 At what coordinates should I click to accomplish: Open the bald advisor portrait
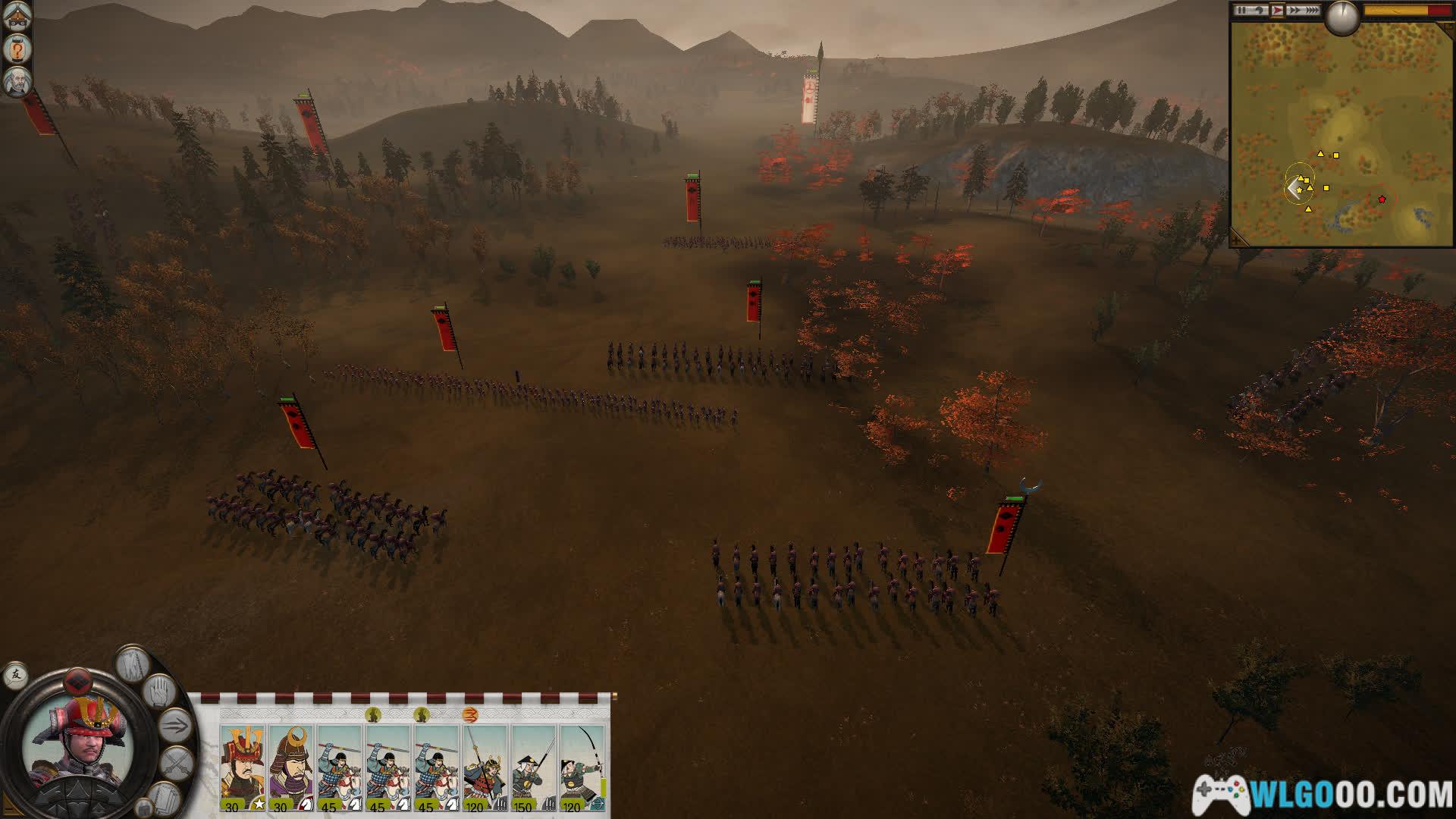point(17,83)
